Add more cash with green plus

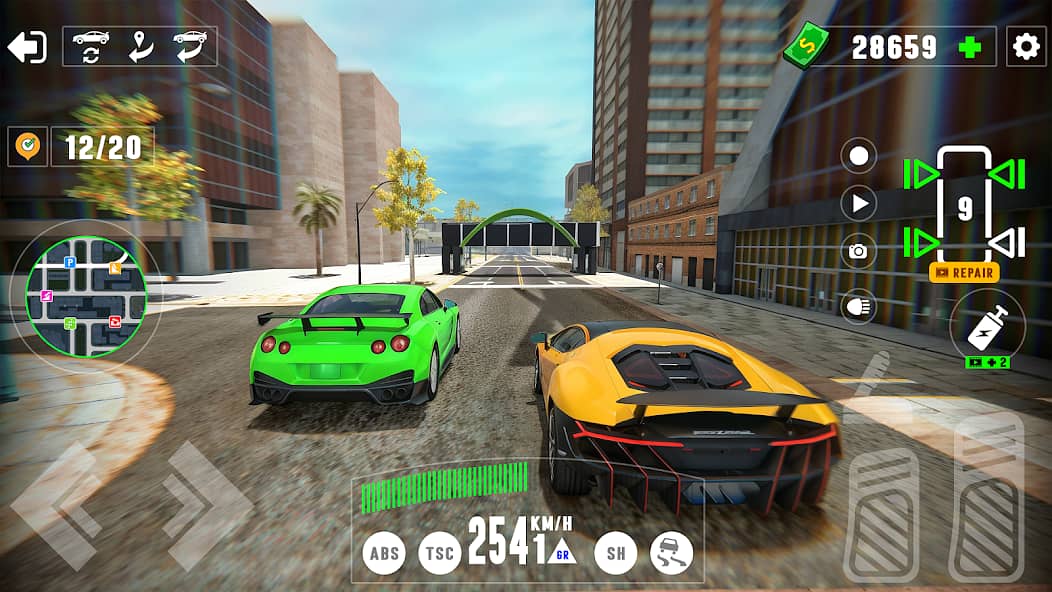(x=969, y=47)
